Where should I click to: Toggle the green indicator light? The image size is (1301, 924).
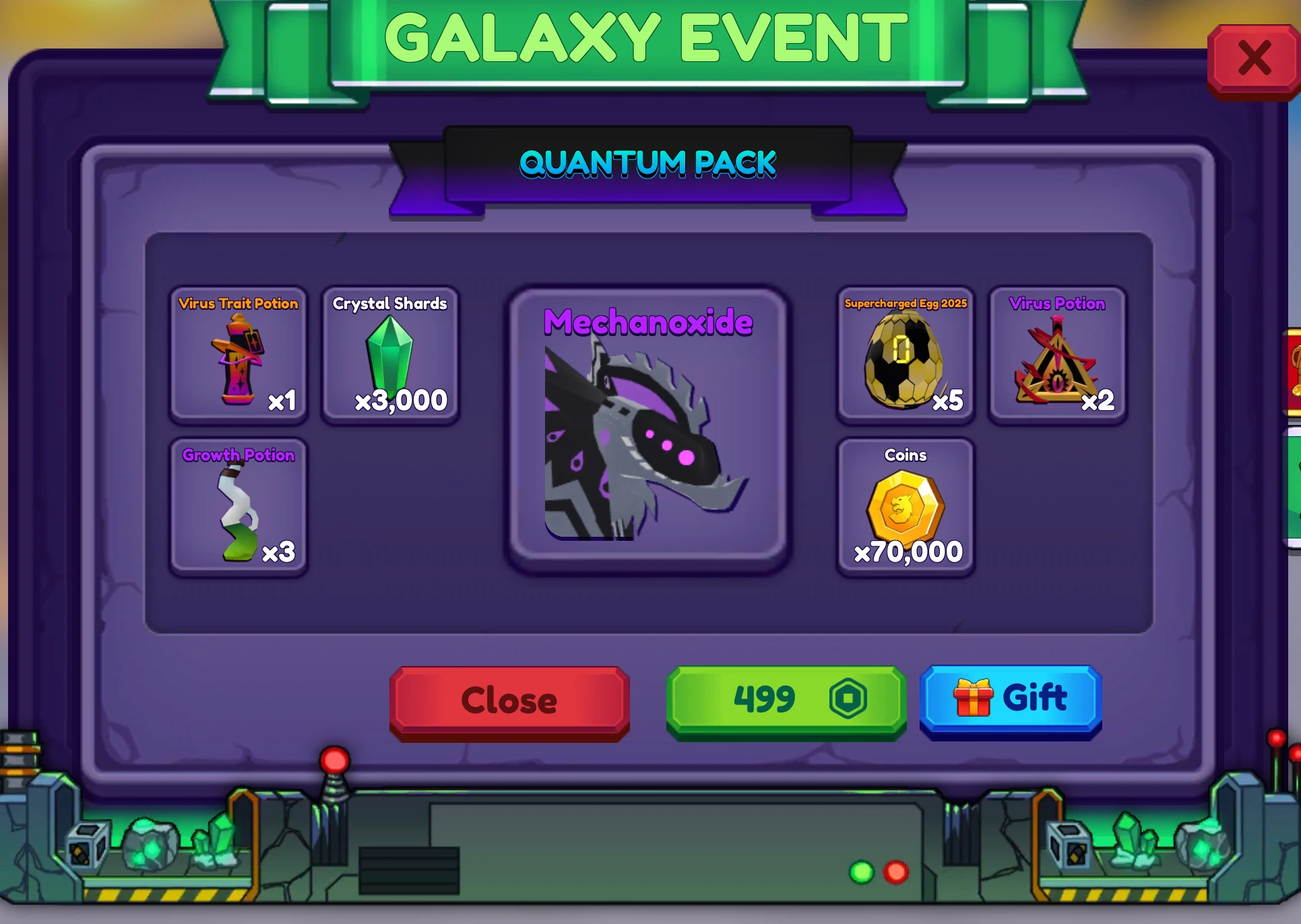coord(860,873)
